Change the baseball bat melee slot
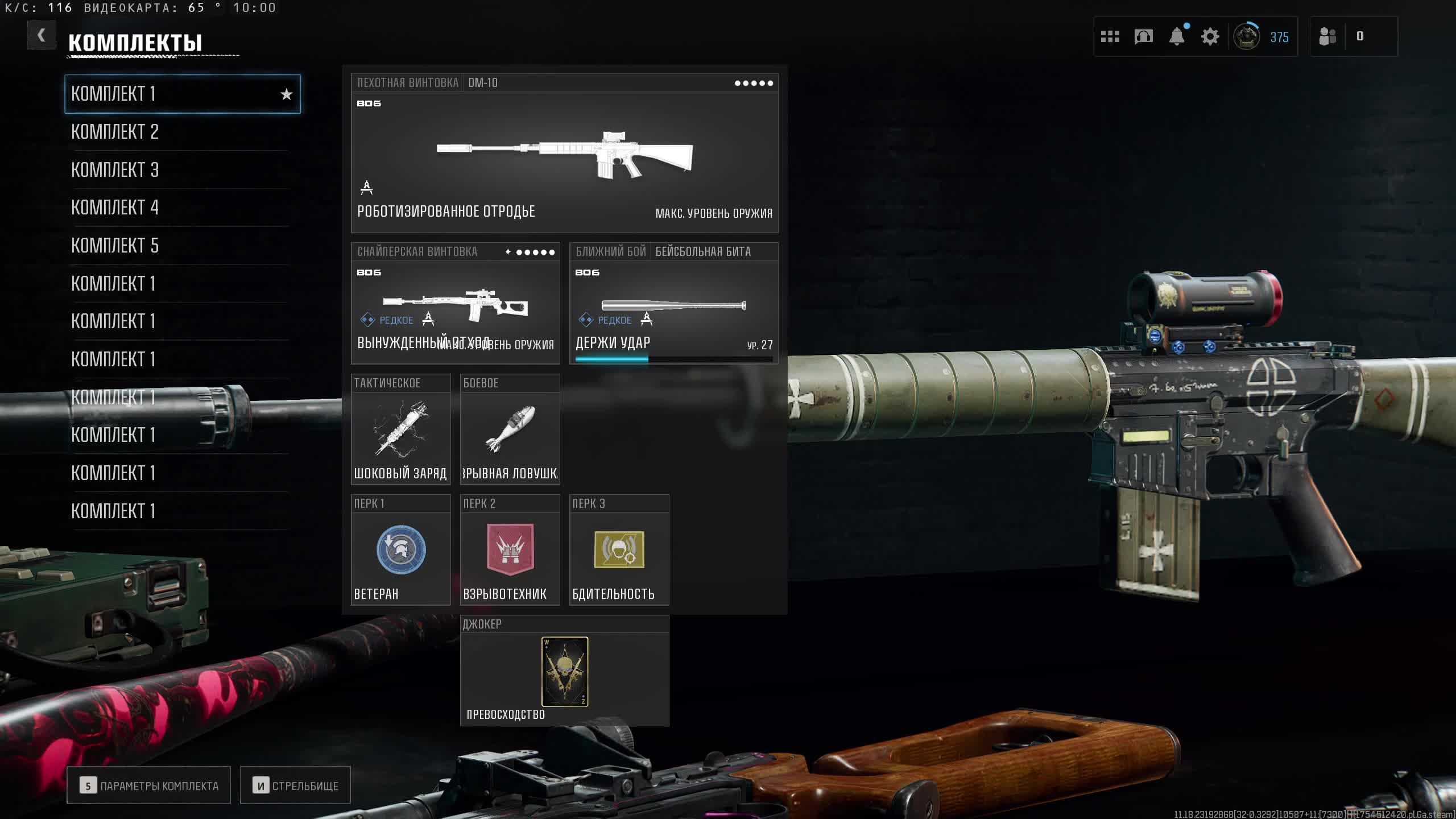The width and height of the screenshot is (1456, 819). click(x=673, y=304)
